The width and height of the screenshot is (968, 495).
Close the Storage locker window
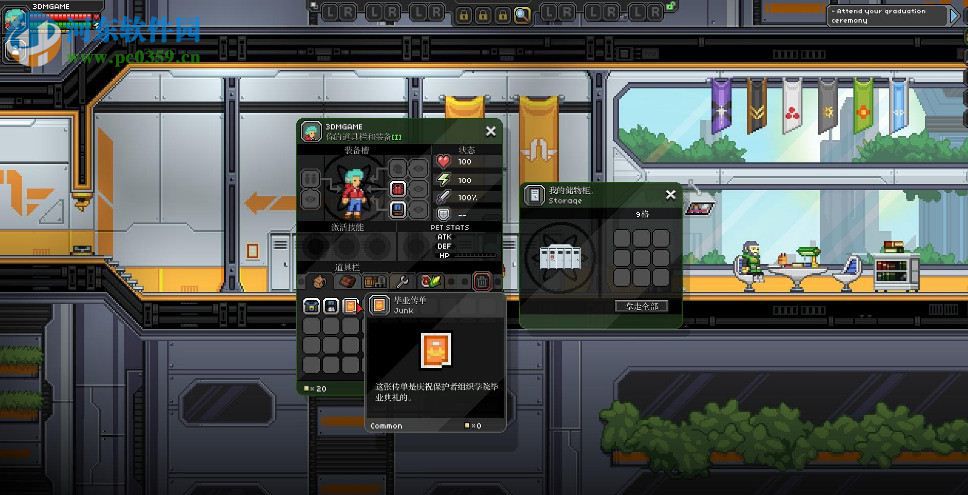pos(670,195)
